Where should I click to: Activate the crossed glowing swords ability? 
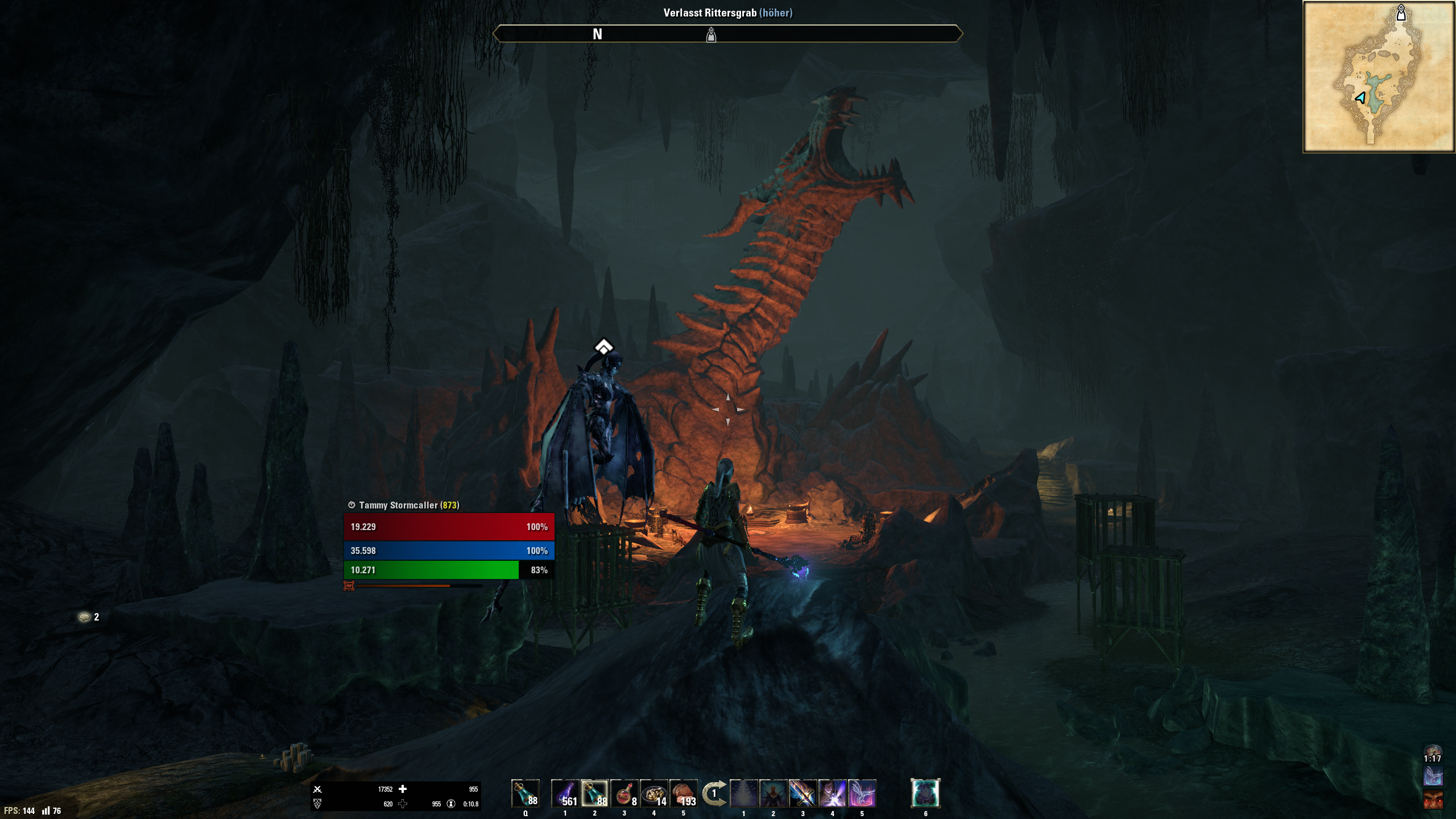(x=803, y=793)
